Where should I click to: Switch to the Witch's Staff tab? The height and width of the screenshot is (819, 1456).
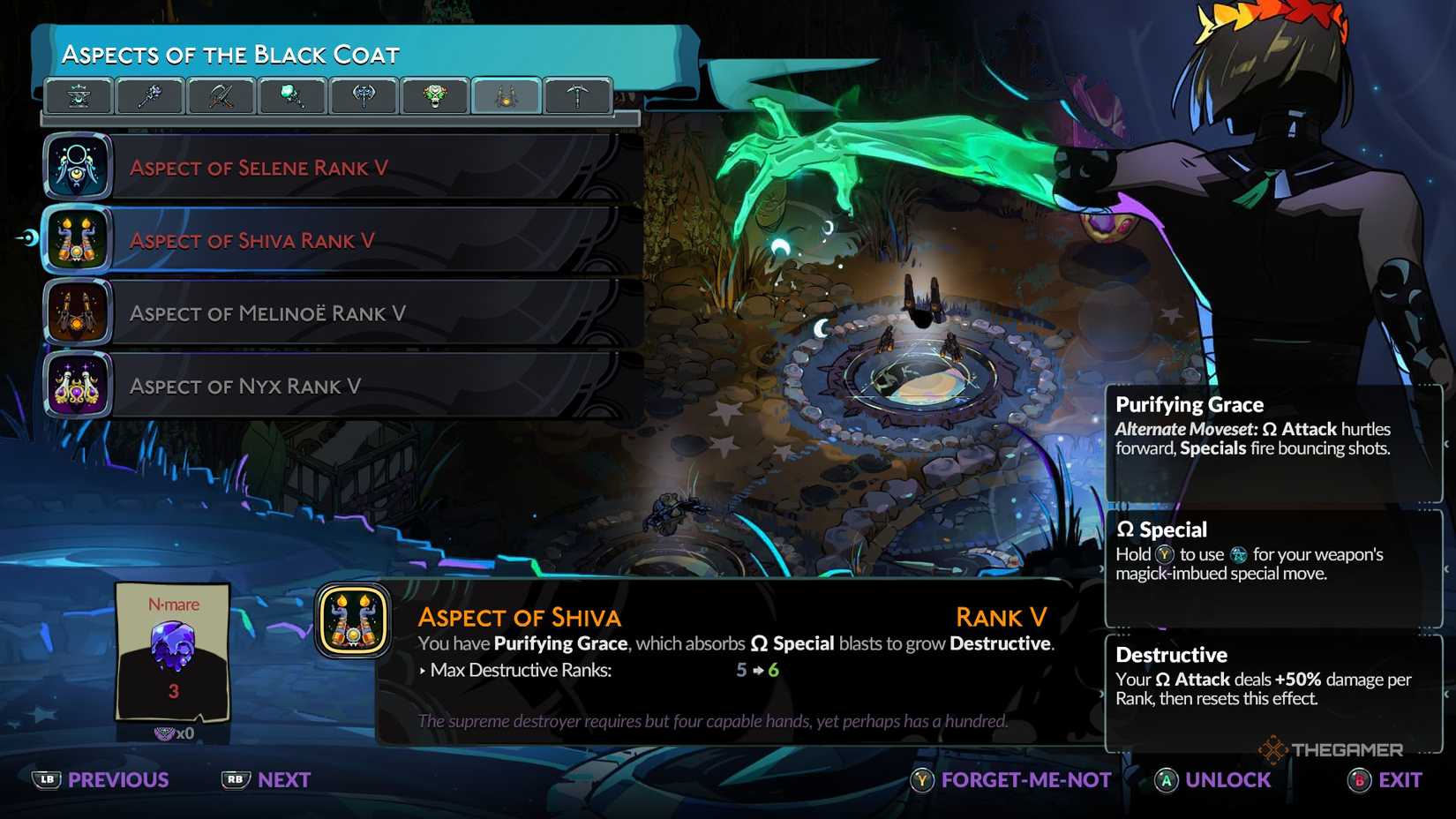(150, 95)
